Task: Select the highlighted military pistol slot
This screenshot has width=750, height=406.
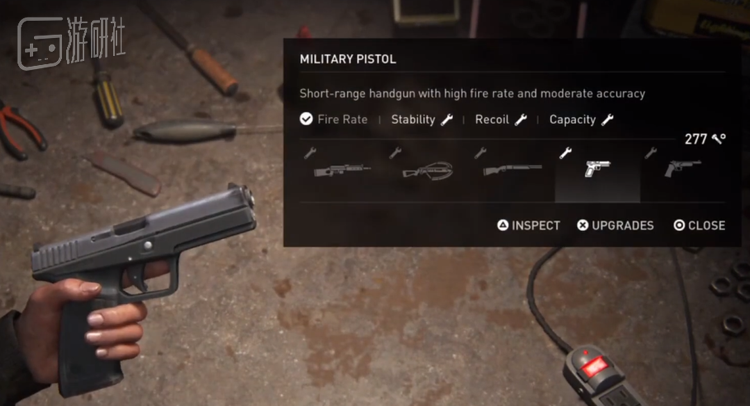Action: (597, 170)
